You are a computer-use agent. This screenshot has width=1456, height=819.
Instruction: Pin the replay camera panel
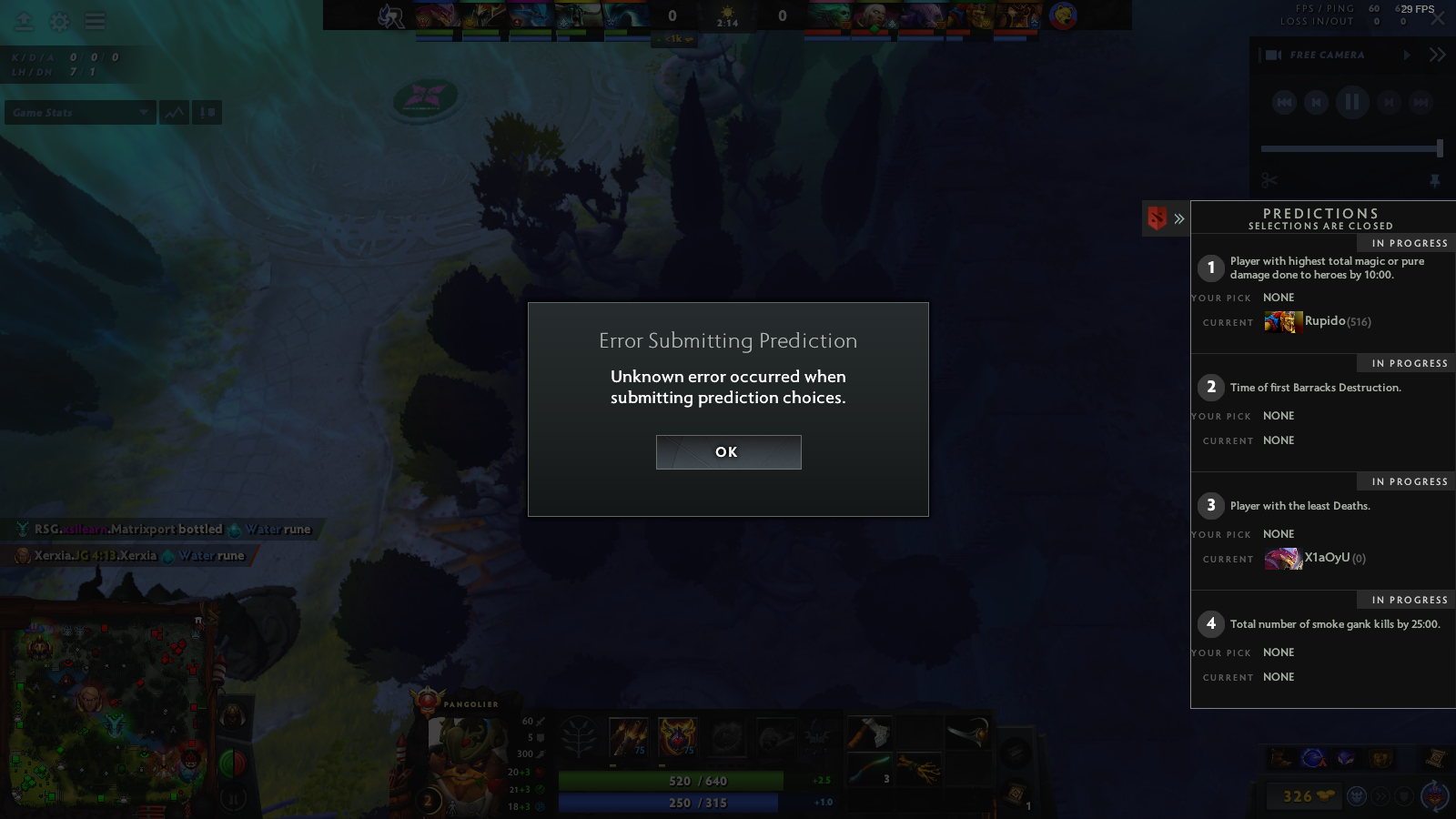point(1435,180)
